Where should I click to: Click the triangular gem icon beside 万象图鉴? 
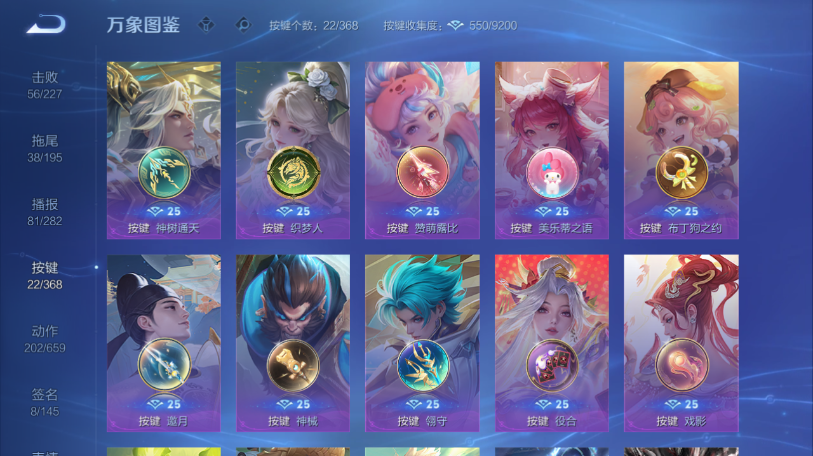coord(207,24)
